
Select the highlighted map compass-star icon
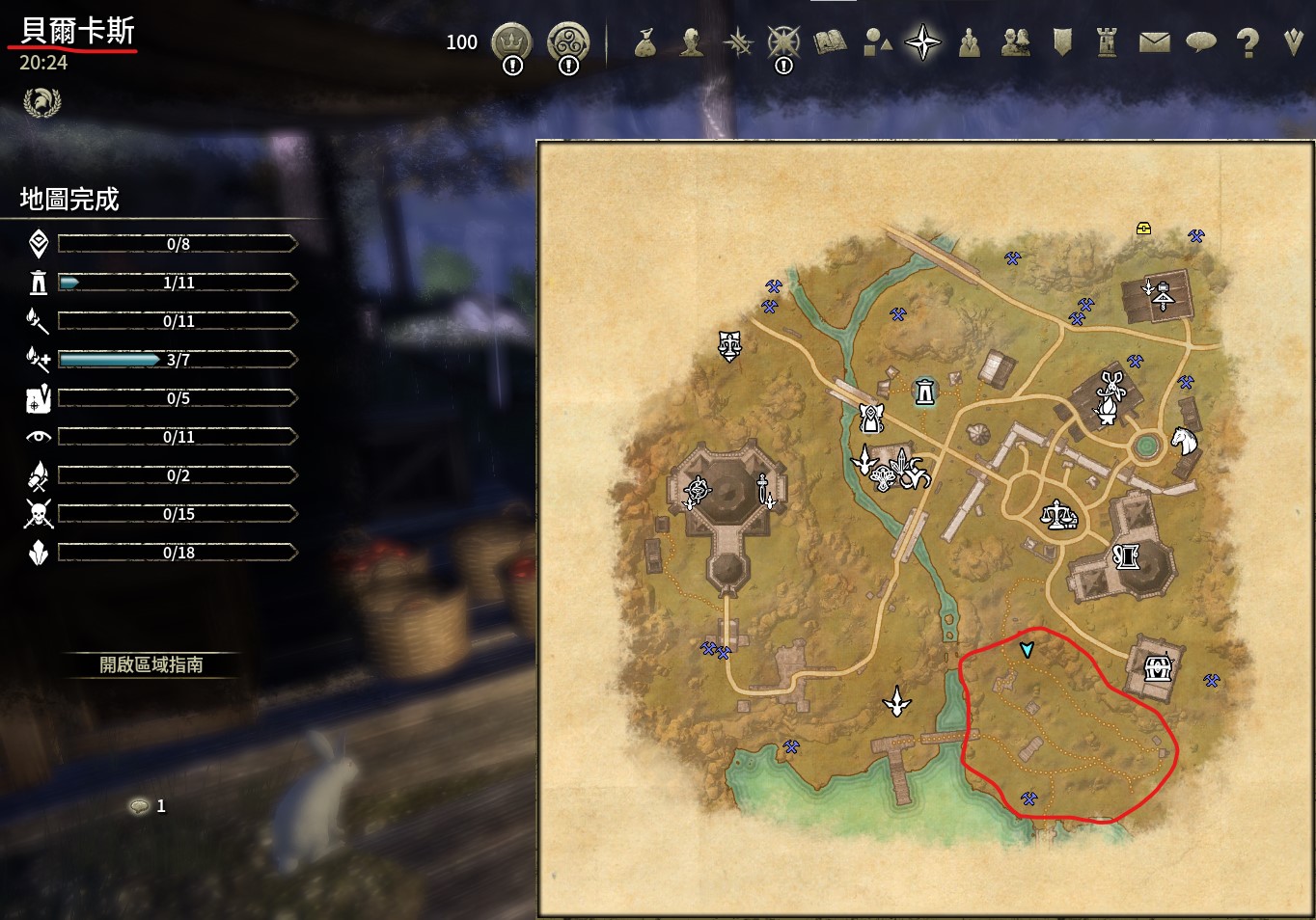coord(922,42)
